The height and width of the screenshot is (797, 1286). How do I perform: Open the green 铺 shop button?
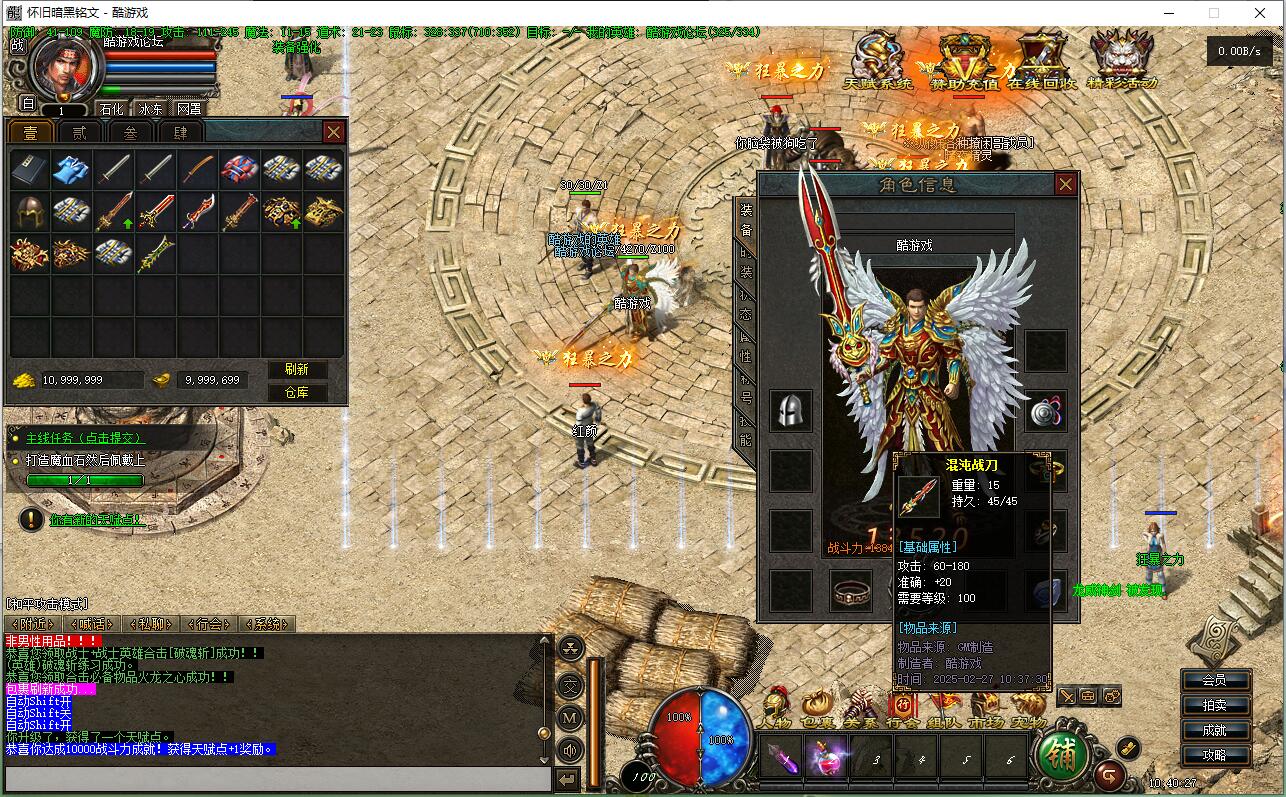click(x=1062, y=756)
